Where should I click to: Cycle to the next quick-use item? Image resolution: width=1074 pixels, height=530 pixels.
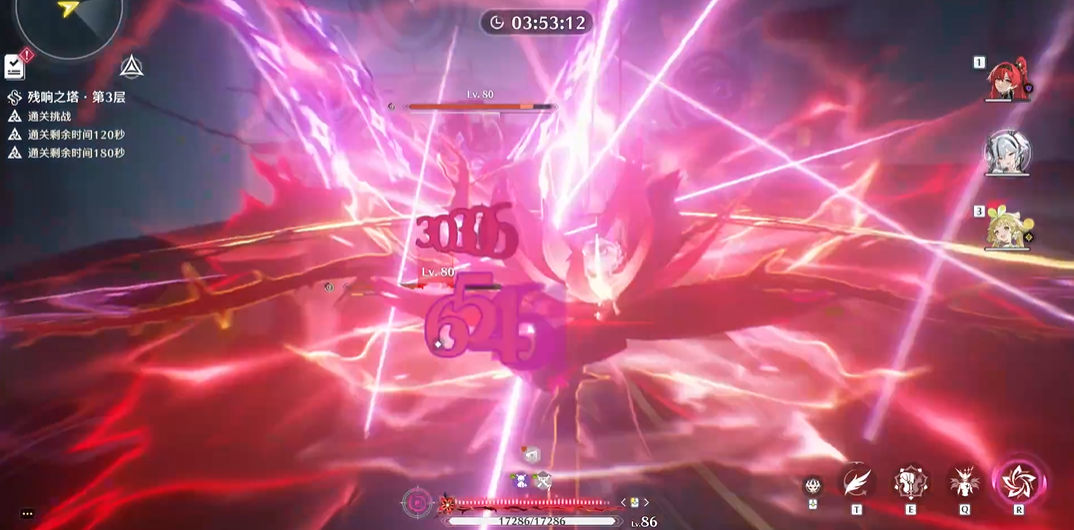coord(647,502)
